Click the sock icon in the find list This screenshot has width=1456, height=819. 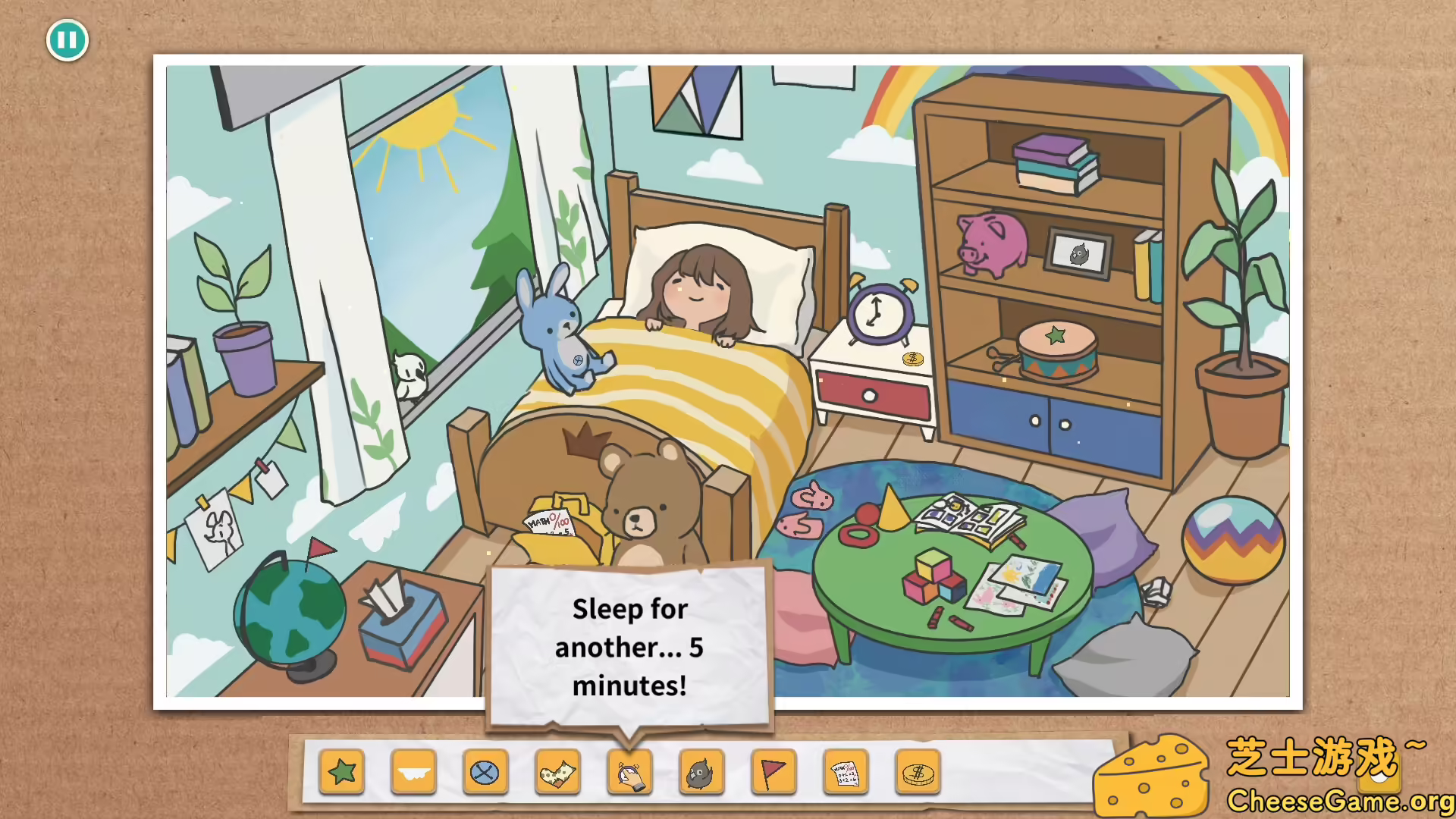(557, 772)
